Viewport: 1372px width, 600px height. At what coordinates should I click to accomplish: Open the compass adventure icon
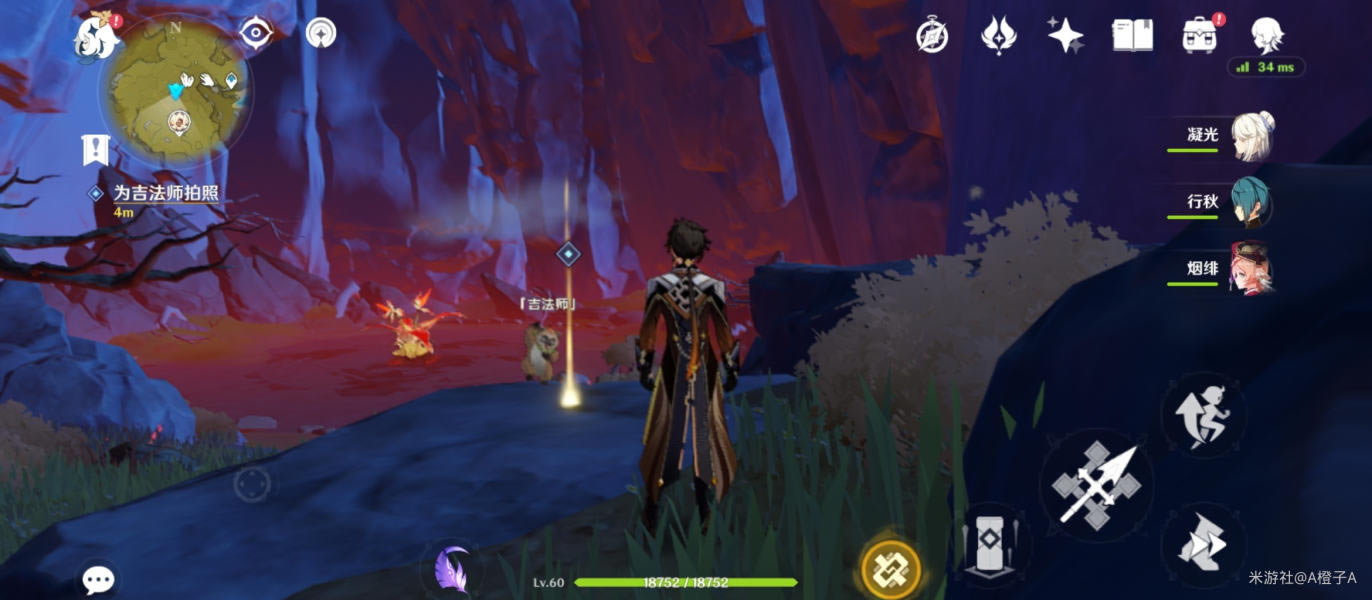[x=932, y=36]
